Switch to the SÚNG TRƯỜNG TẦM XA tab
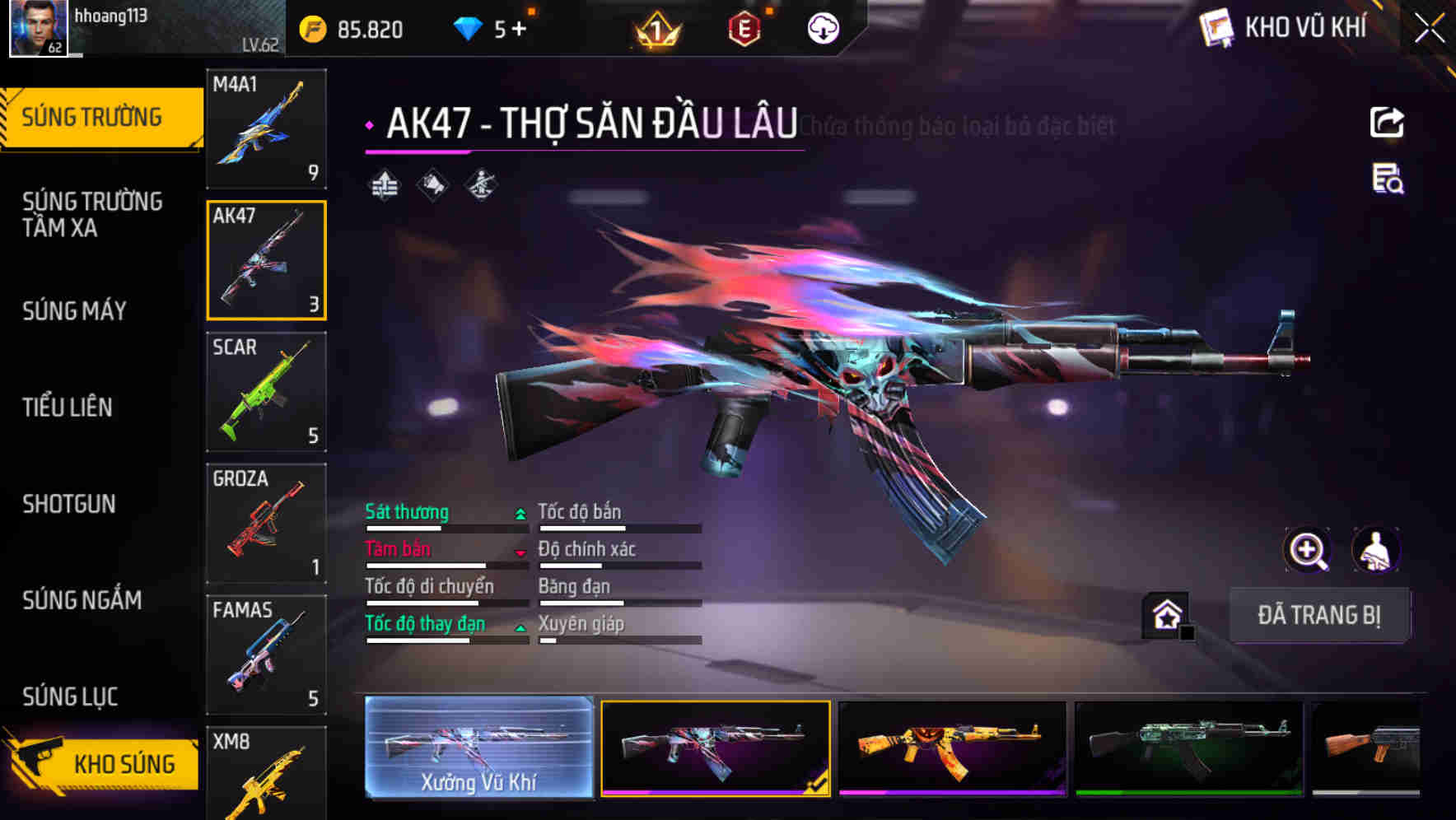1456x820 pixels. tap(91, 216)
